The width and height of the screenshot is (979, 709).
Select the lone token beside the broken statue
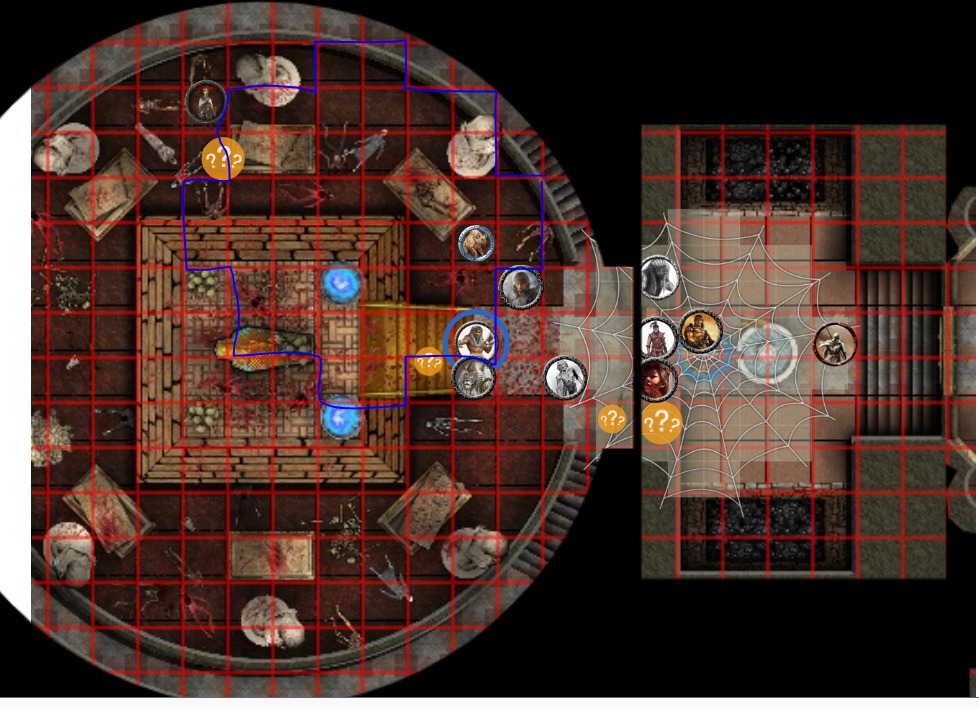[x=204, y=100]
